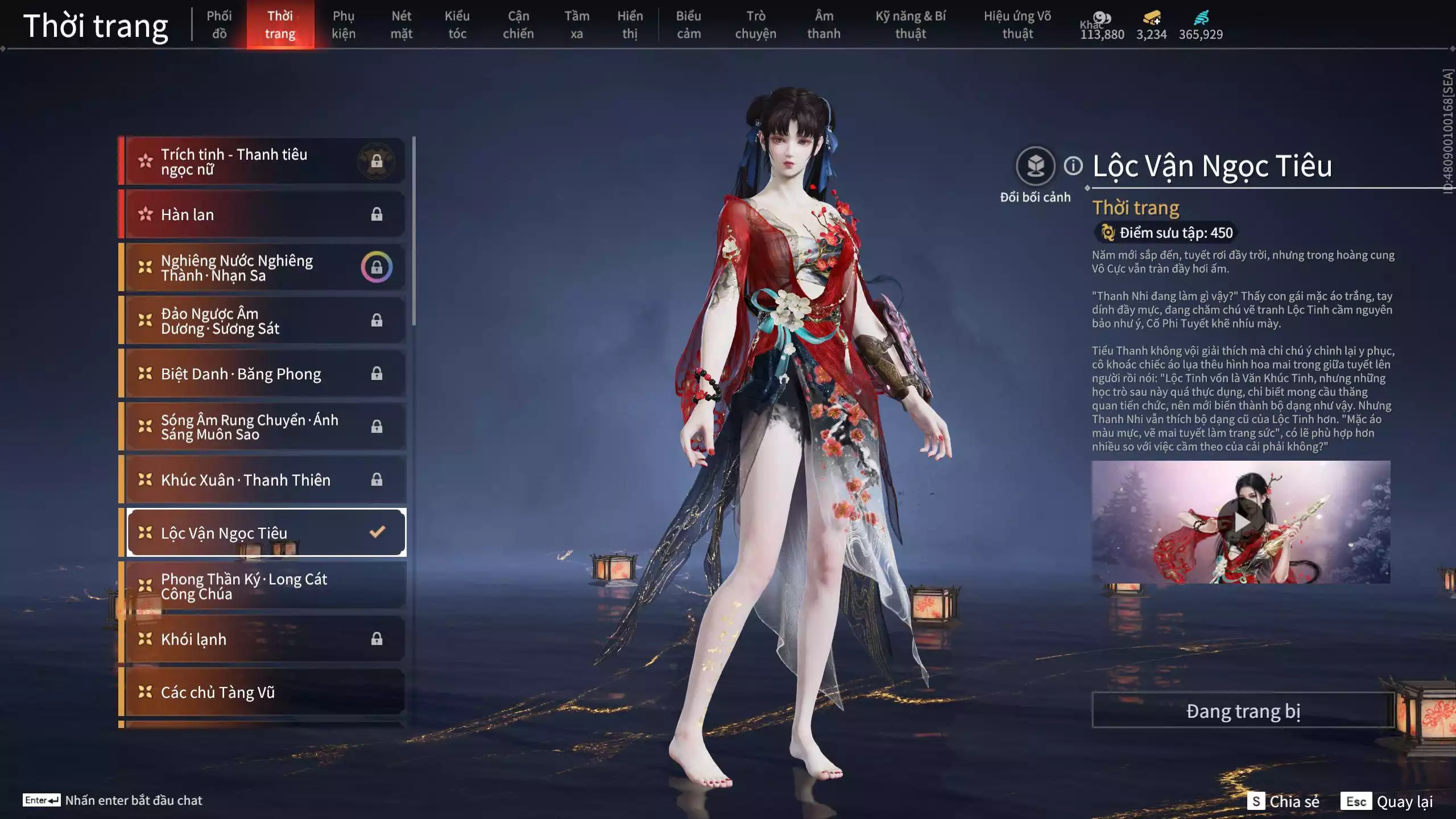This screenshot has width=1456, height=819.
Task: Click the Chia sẻ share button
Action: tap(1284, 801)
